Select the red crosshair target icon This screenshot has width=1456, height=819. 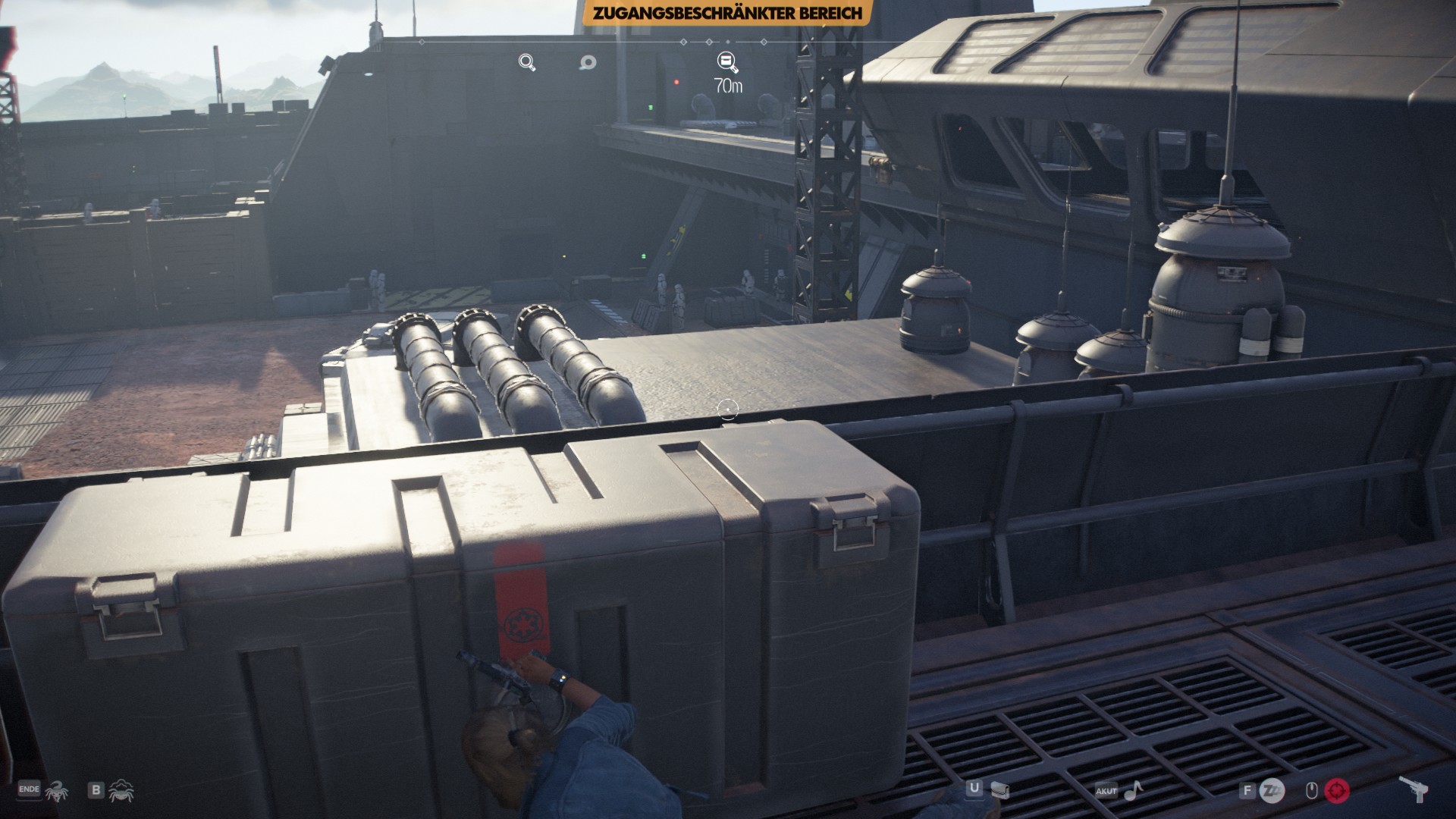[1337, 791]
